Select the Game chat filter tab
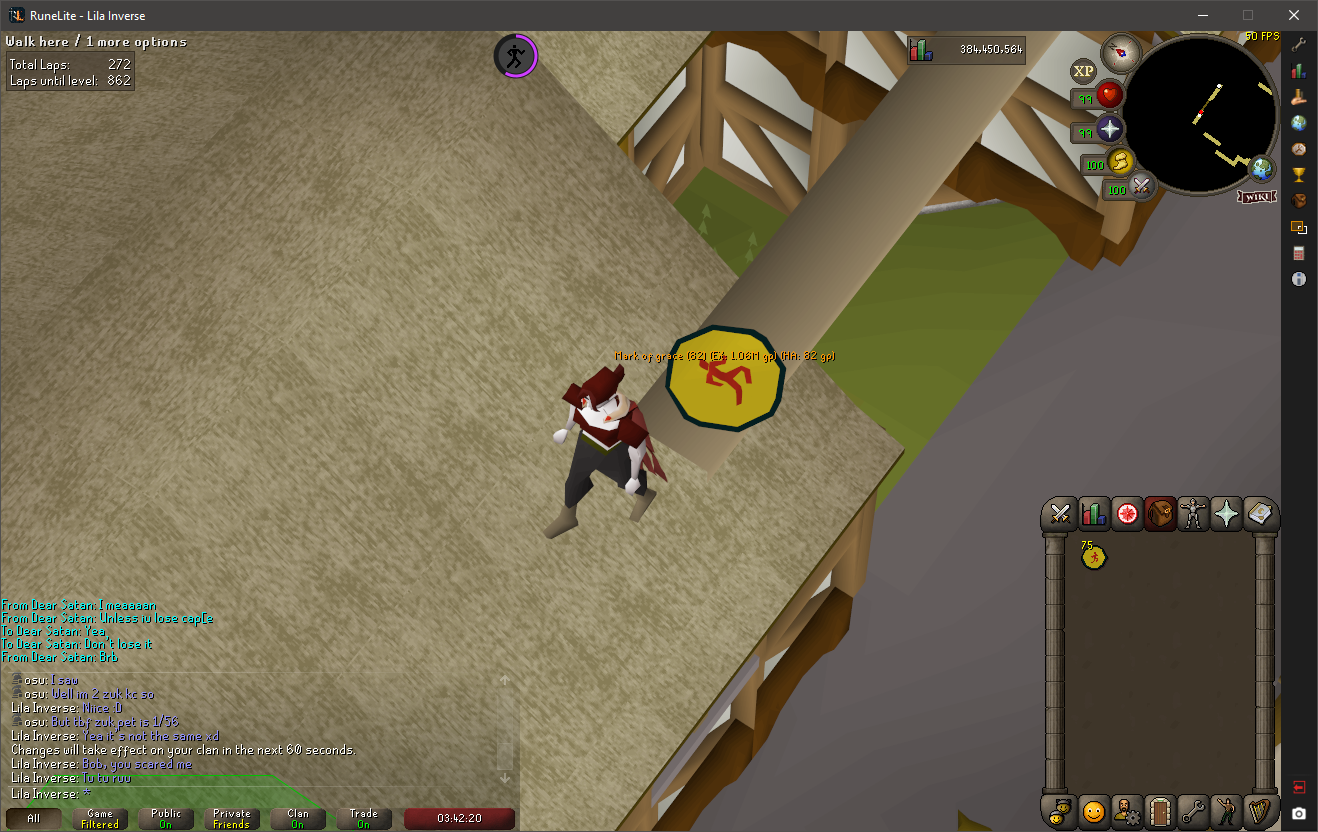Screen dimensions: 1318x832 (100, 818)
